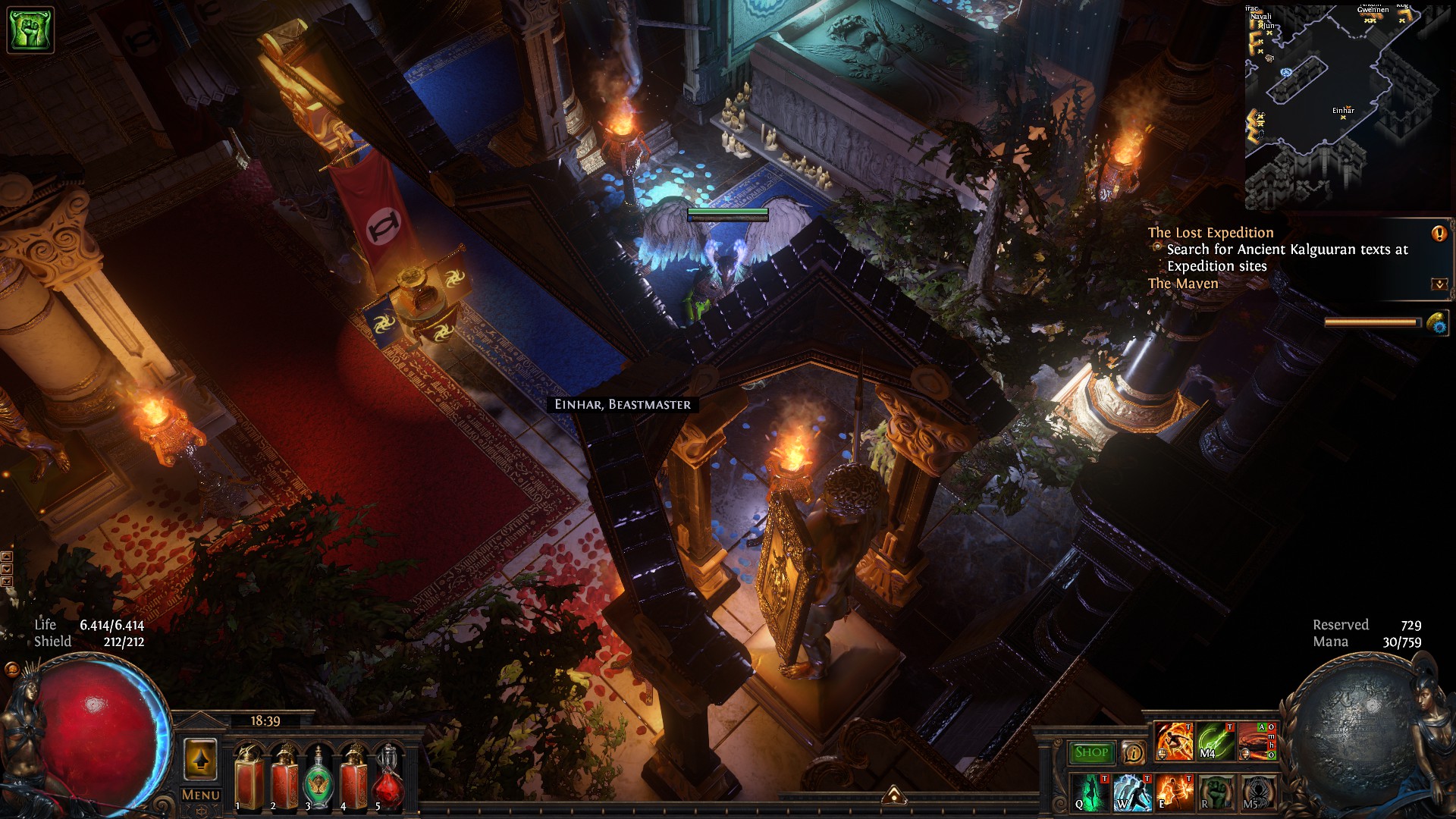1456x819 pixels.
Task: Open the Menu button
Action: click(200, 795)
